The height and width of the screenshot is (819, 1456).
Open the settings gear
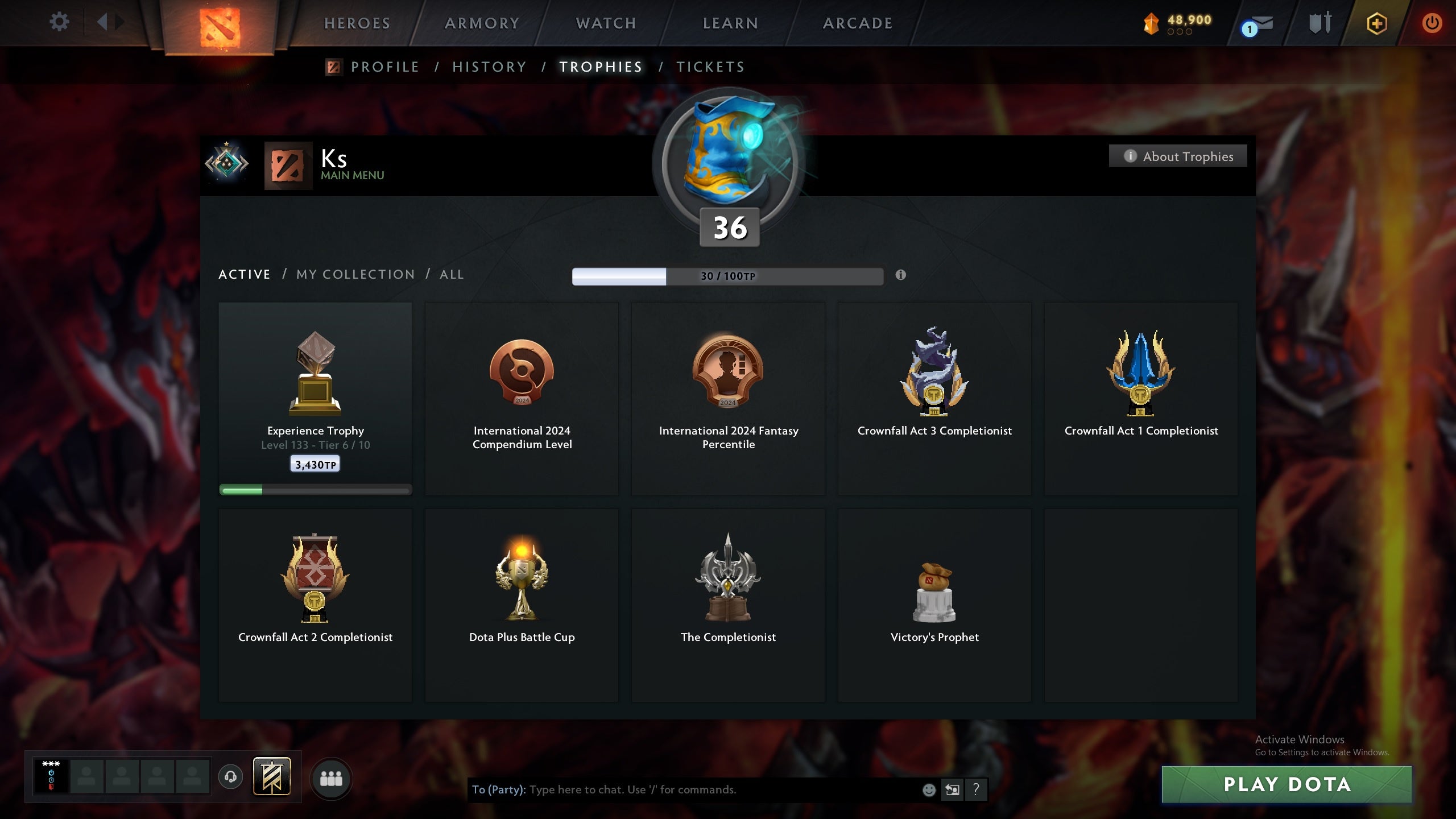pos(59,22)
